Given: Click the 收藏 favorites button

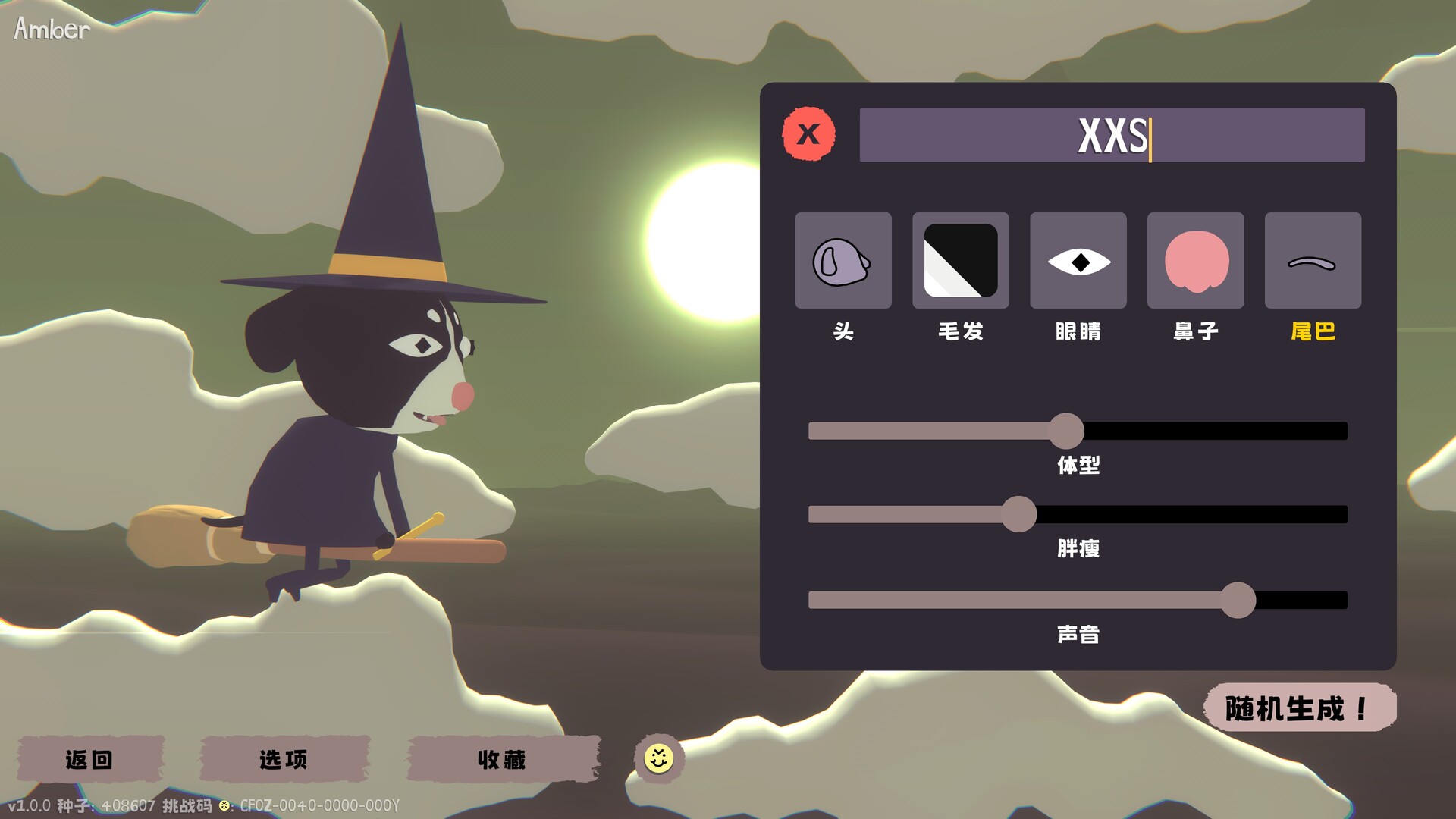Looking at the screenshot, I should pyautogui.click(x=504, y=760).
